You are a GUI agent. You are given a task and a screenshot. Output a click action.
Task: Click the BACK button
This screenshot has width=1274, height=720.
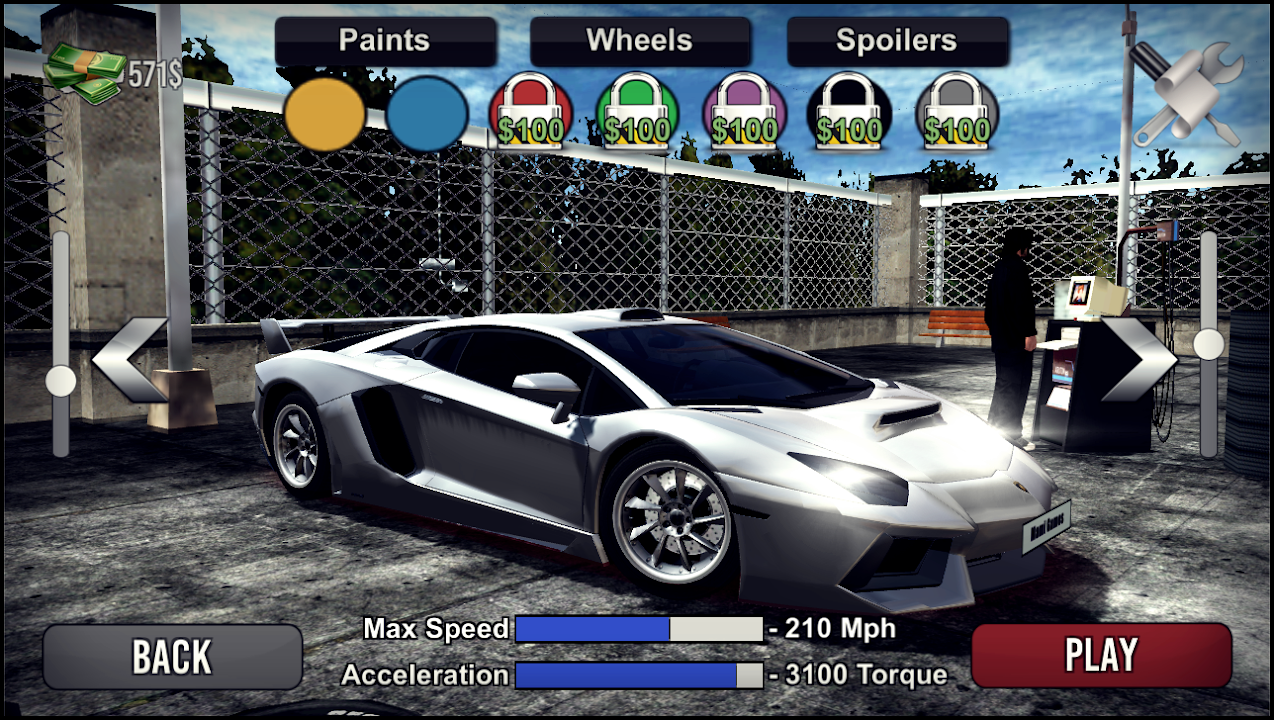[x=172, y=657]
